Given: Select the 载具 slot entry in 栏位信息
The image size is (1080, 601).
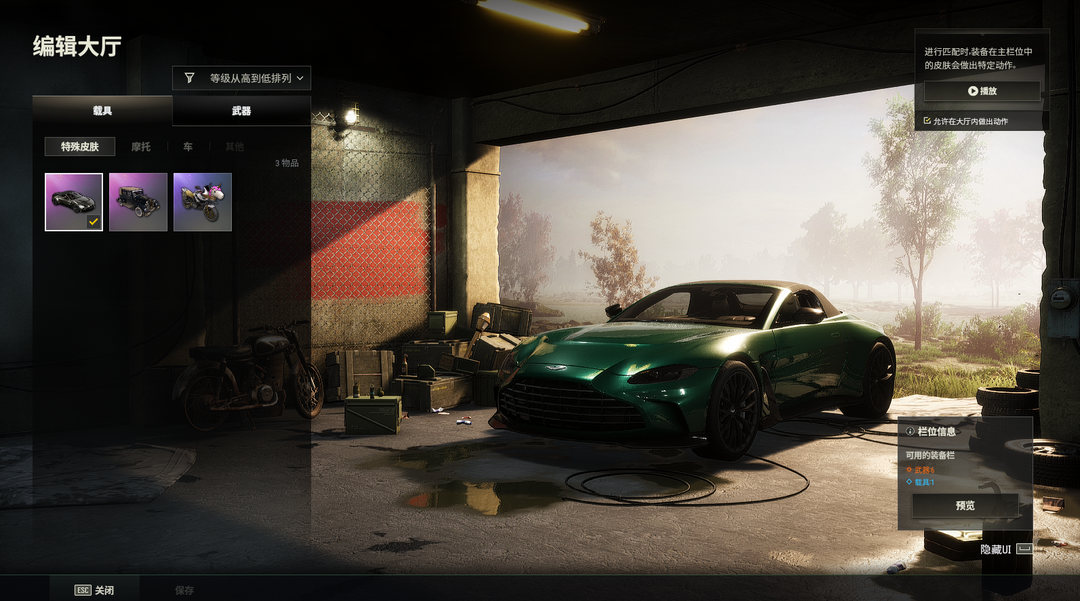Looking at the screenshot, I should (x=923, y=482).
